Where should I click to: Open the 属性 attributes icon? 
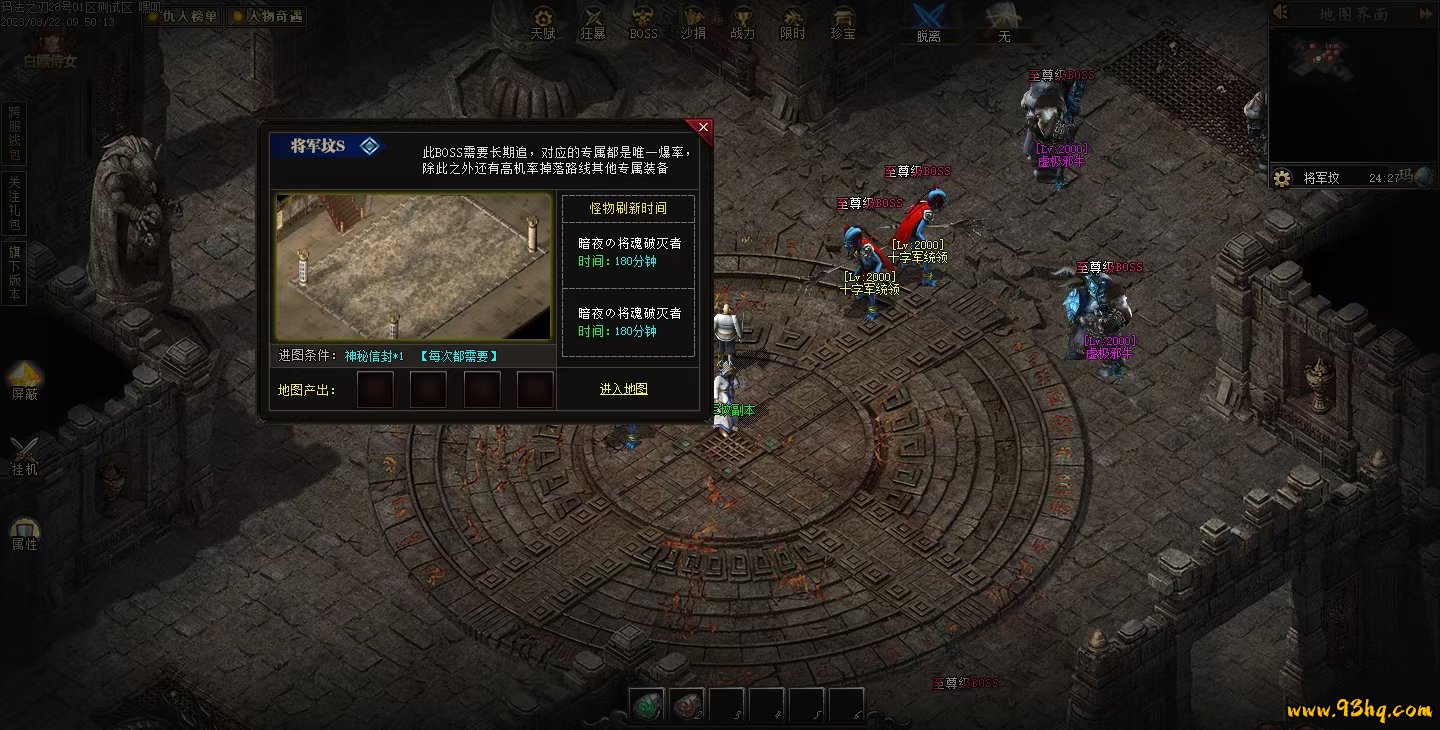(x=25, y=533)
